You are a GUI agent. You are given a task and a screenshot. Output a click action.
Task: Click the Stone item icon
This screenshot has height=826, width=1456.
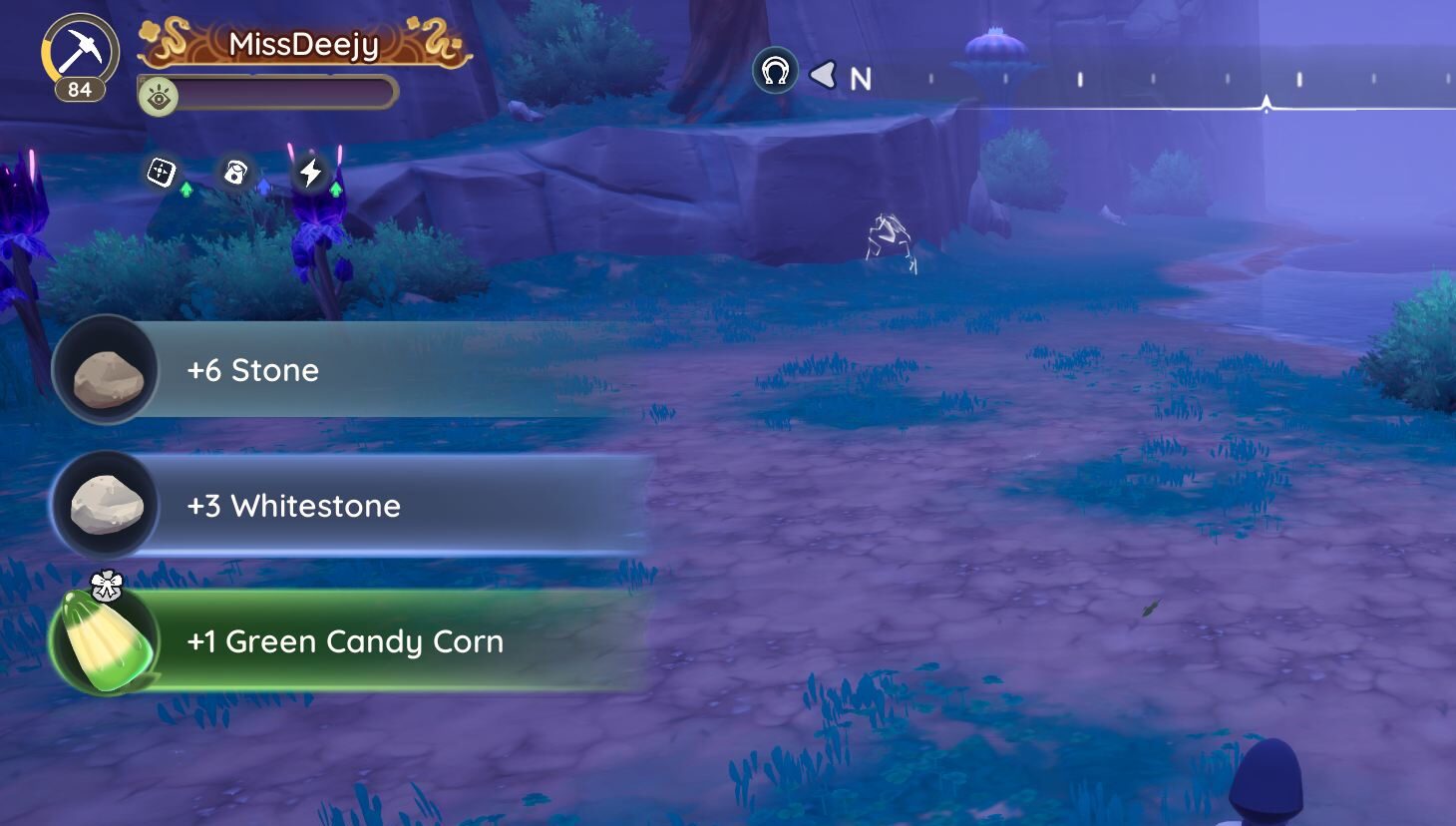click(106, 371)
